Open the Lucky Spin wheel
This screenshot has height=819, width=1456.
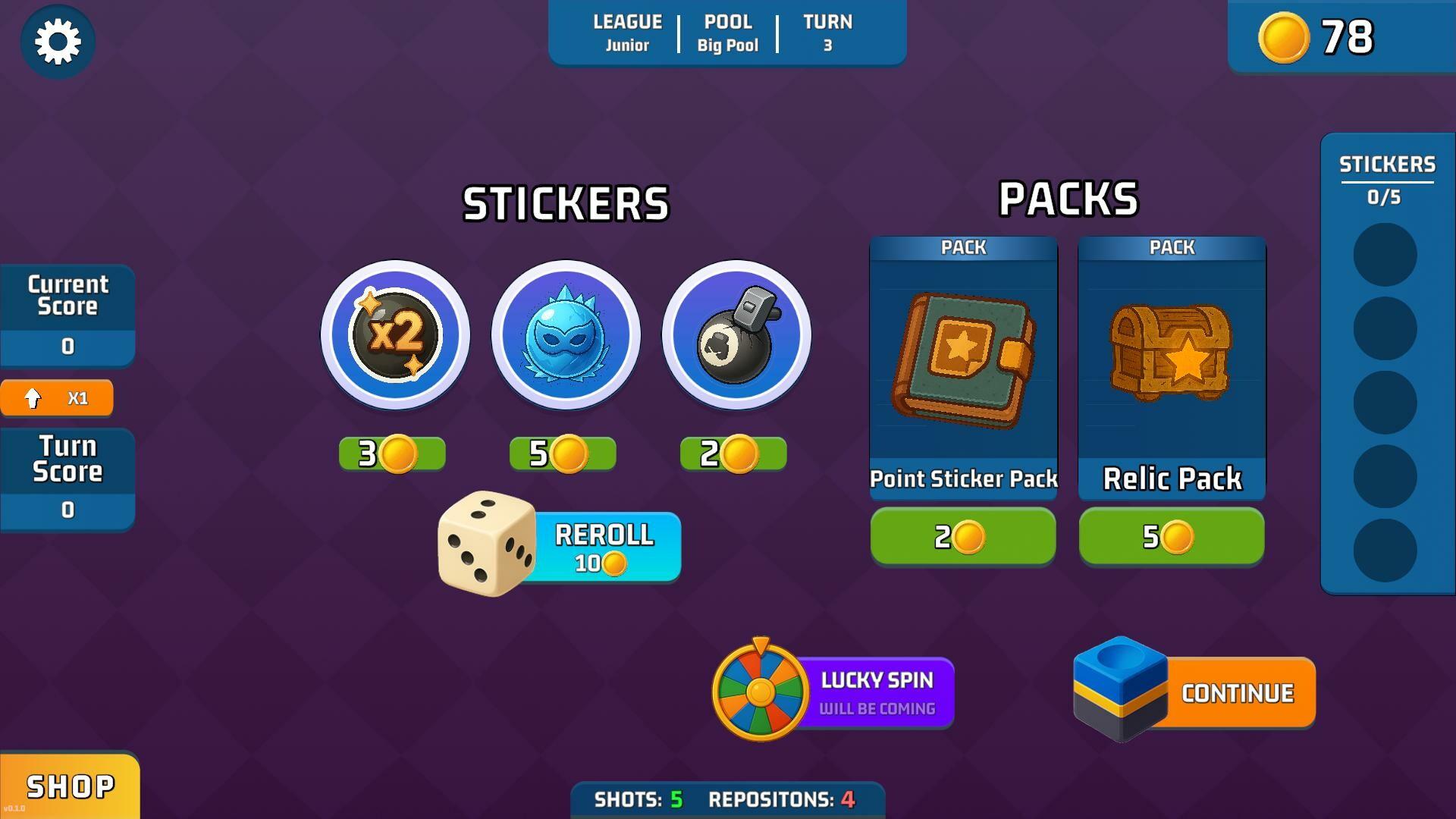click(834, 692)
